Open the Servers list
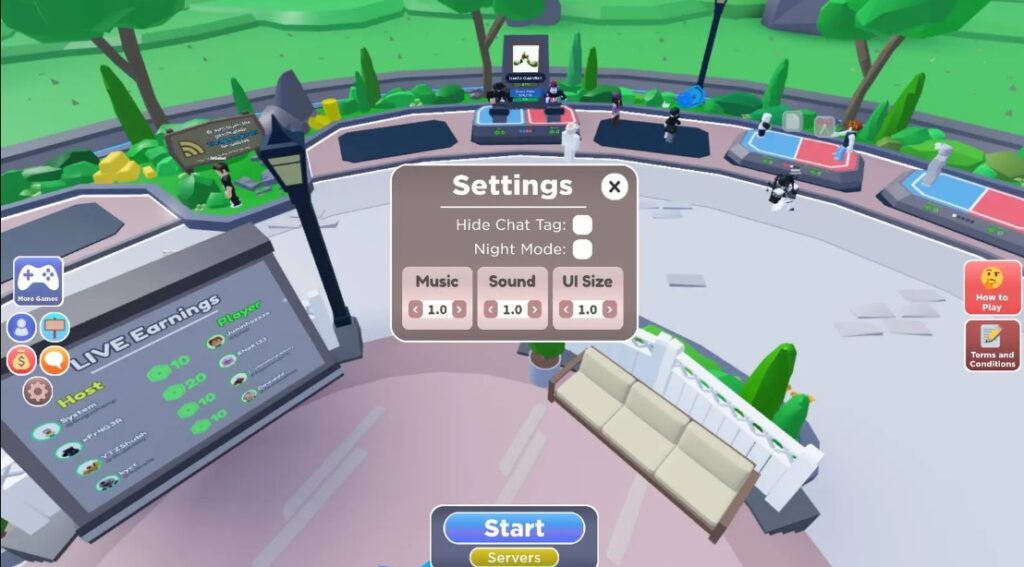 [514, 557]
